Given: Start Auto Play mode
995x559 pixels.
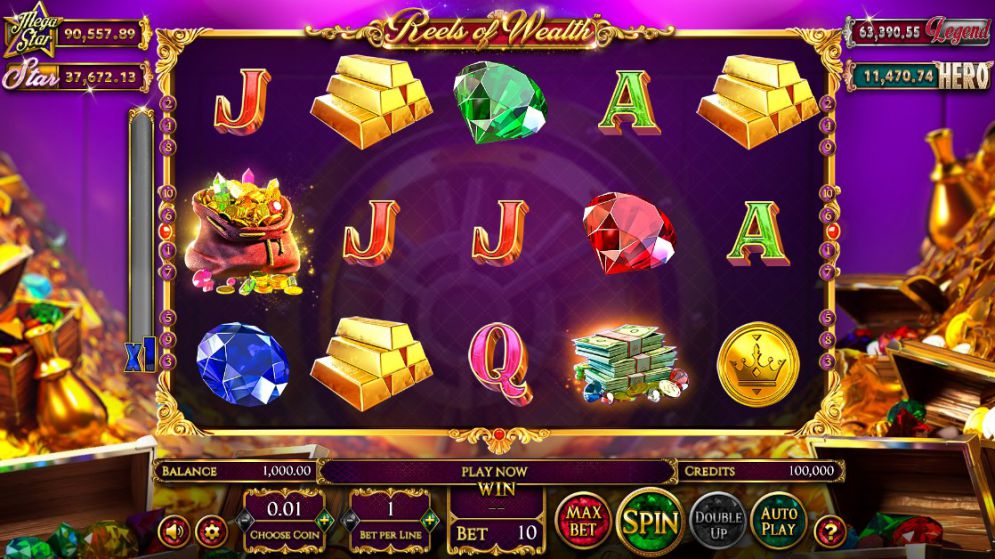Looking at the screenshot, I should [778, 520].
